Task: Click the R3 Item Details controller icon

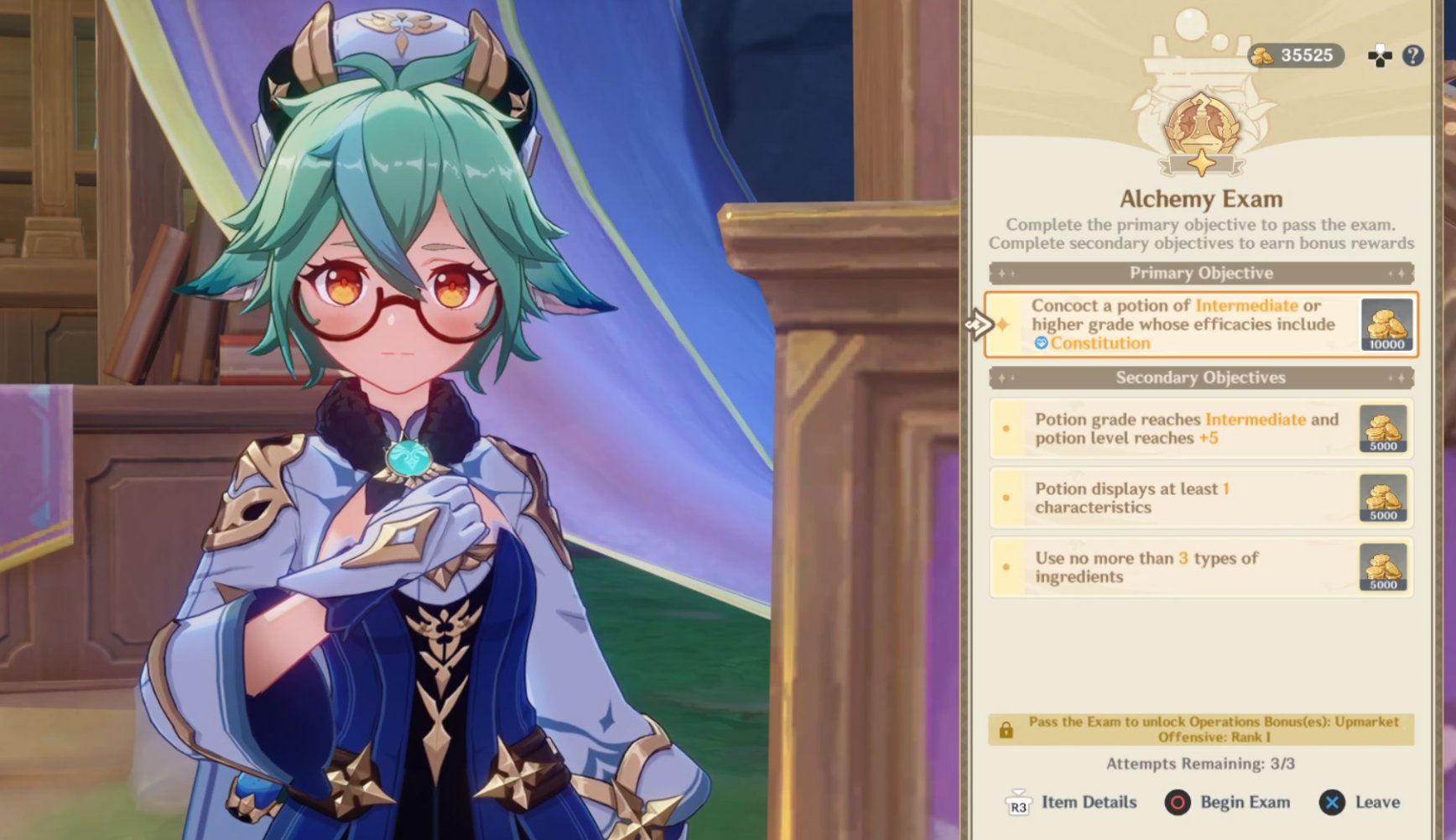Action: [x=1020, y=802]
